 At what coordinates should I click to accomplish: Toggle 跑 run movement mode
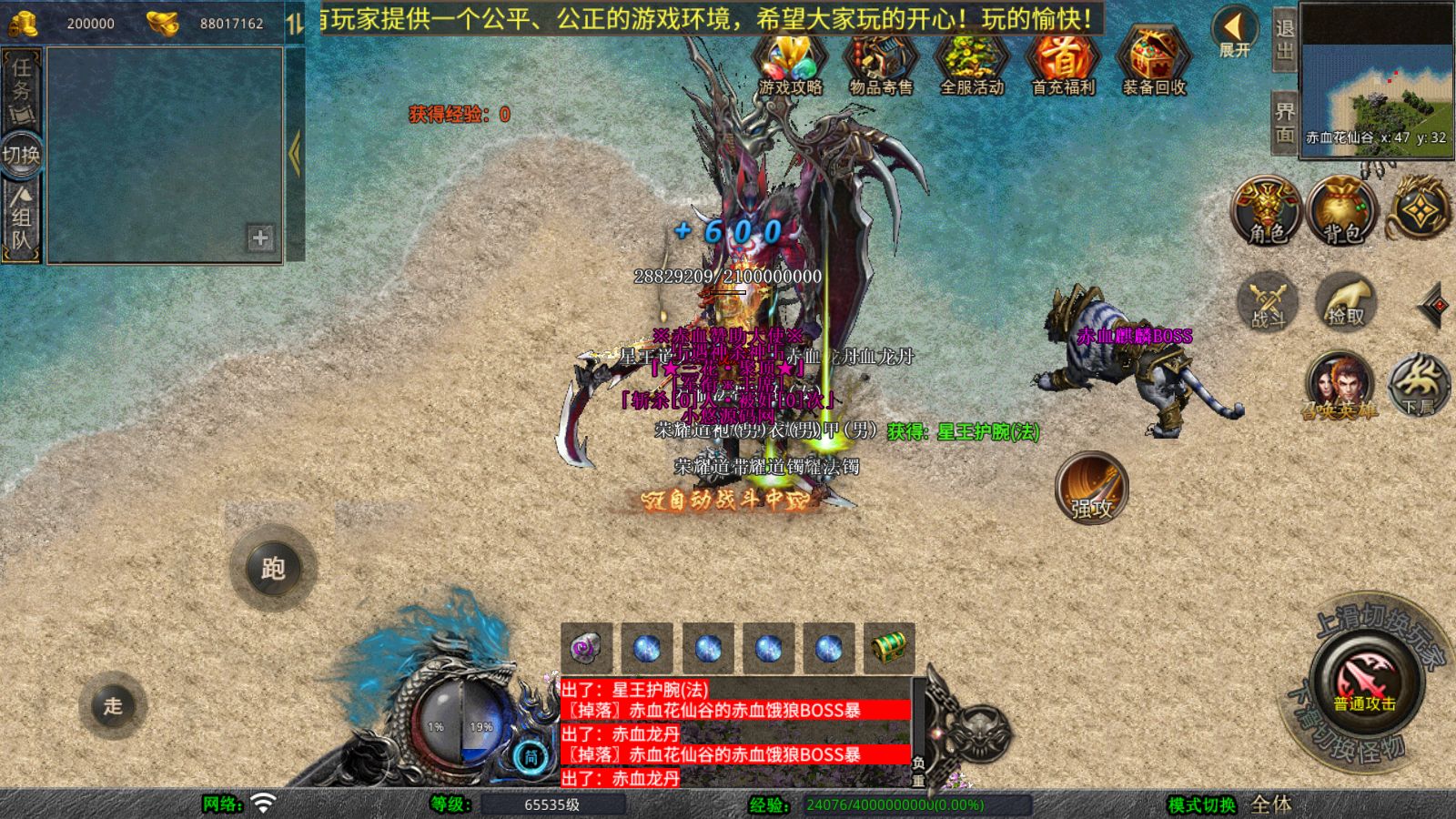point(275,569)
